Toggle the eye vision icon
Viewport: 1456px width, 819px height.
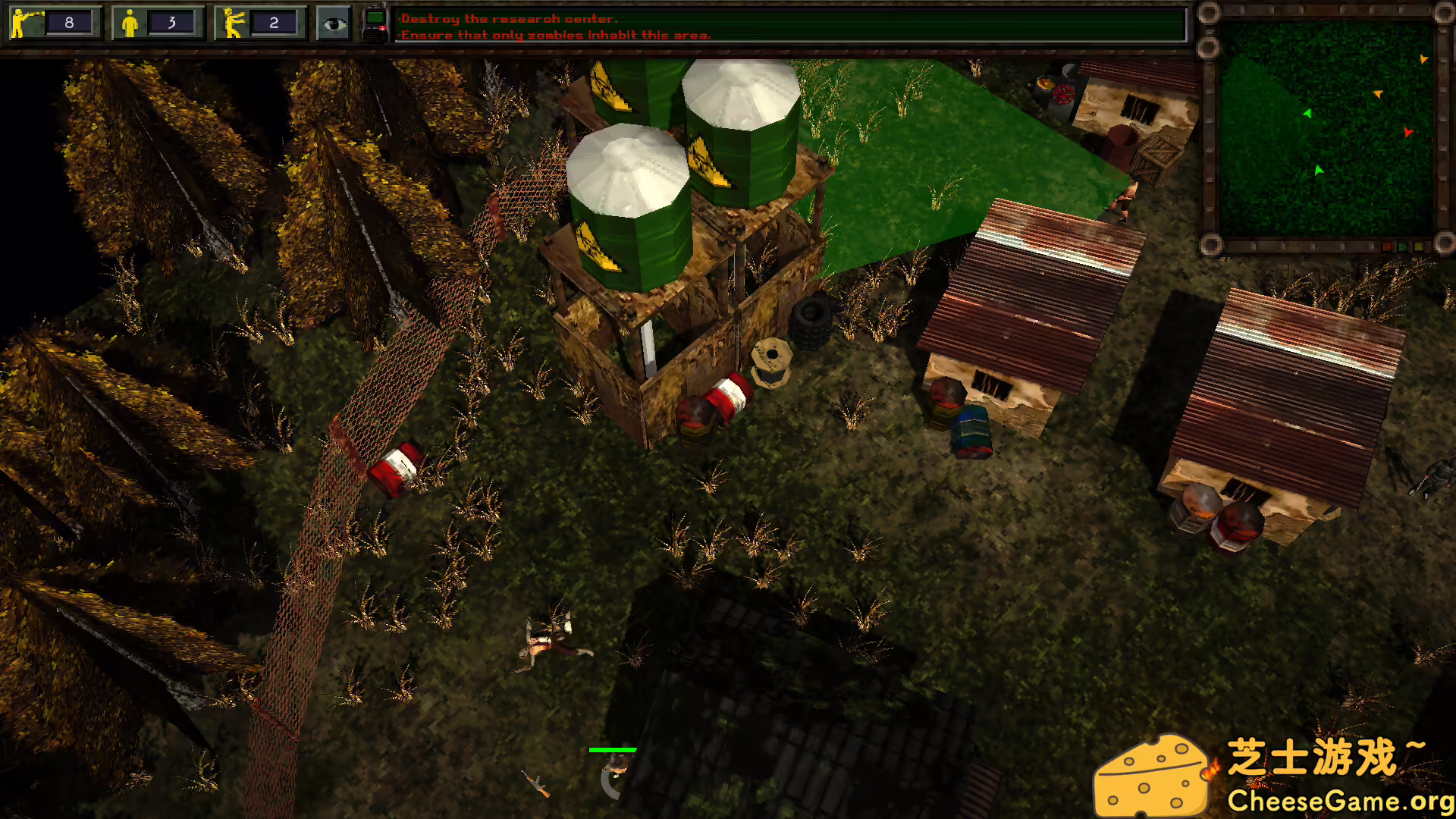[334, 24]
